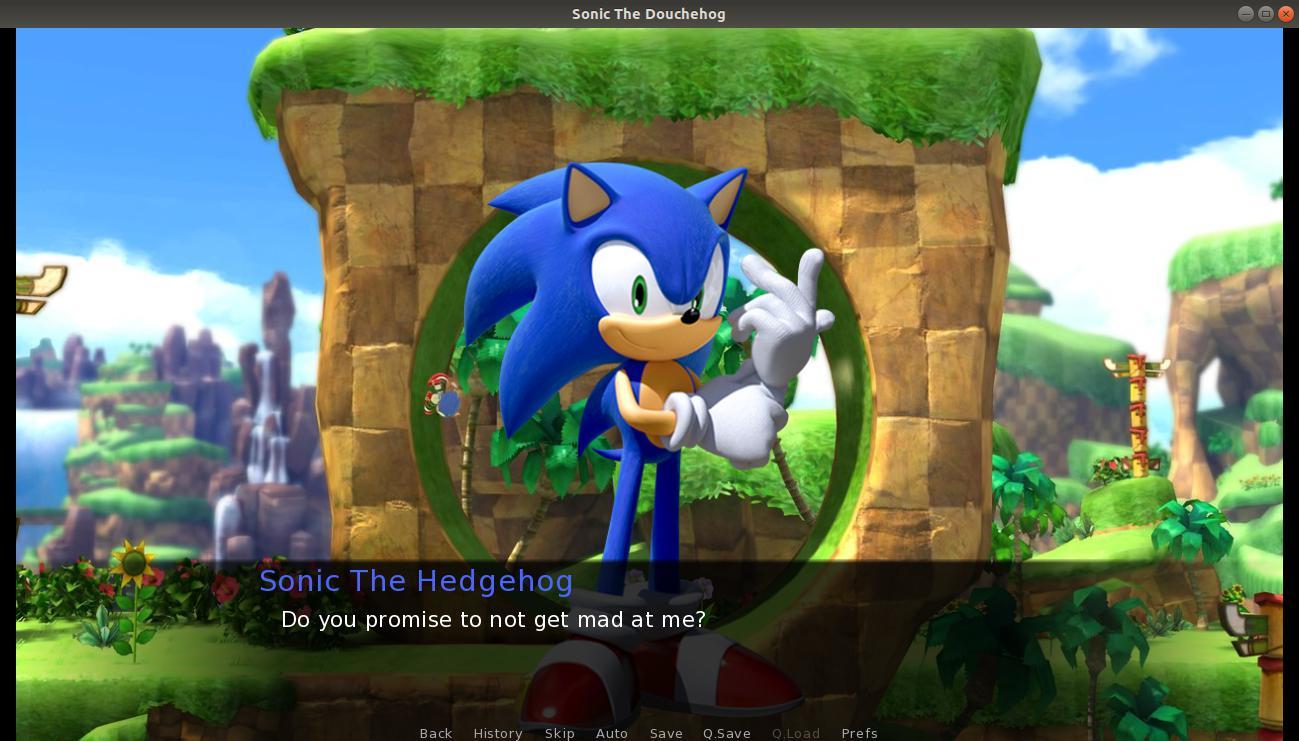Select Save from the quick menu bar
This screenshot has width=1299, height=741.
(666, 733)
